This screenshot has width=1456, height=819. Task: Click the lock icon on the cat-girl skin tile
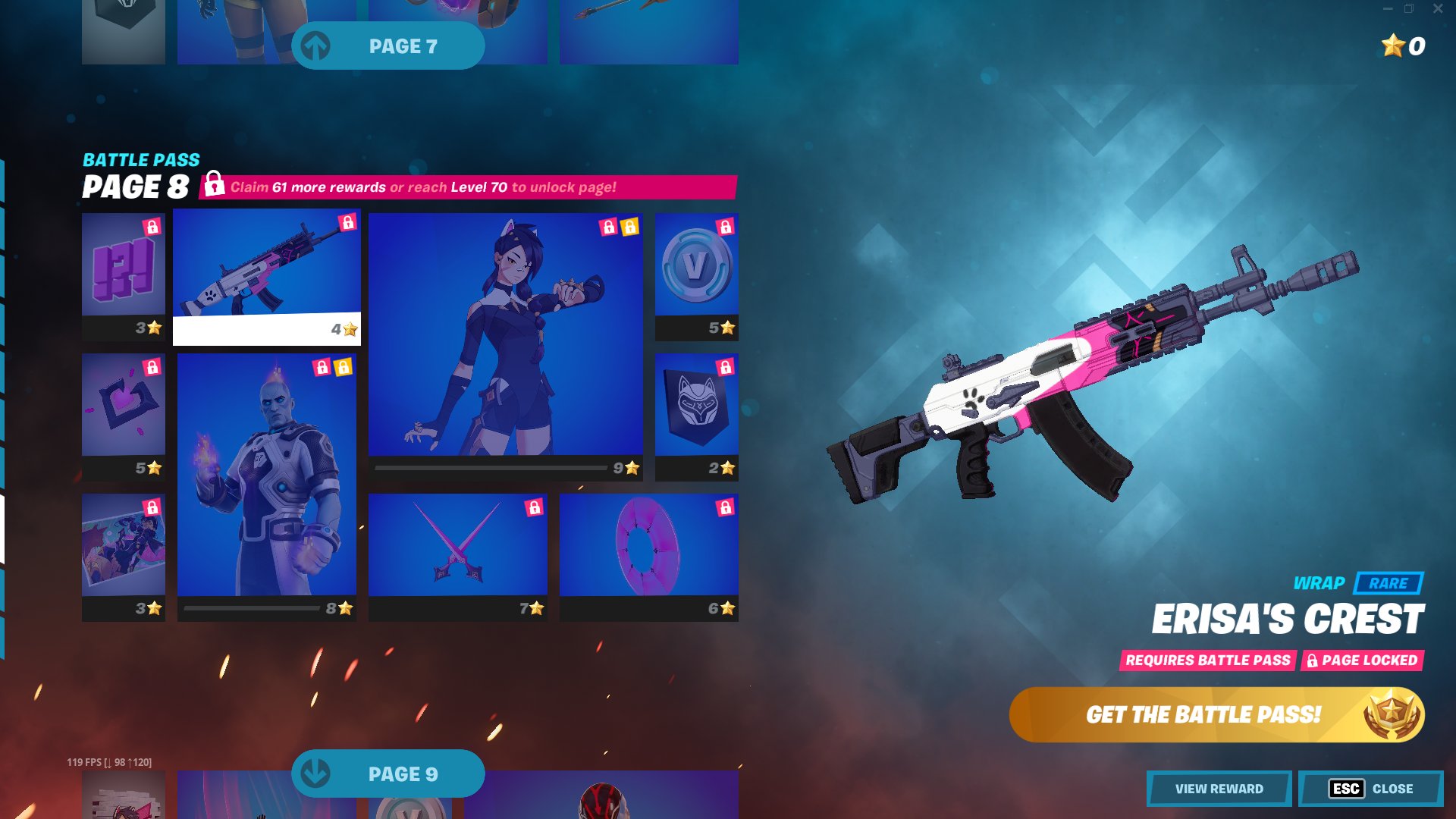pyautogui.click(x=610, y=226)
